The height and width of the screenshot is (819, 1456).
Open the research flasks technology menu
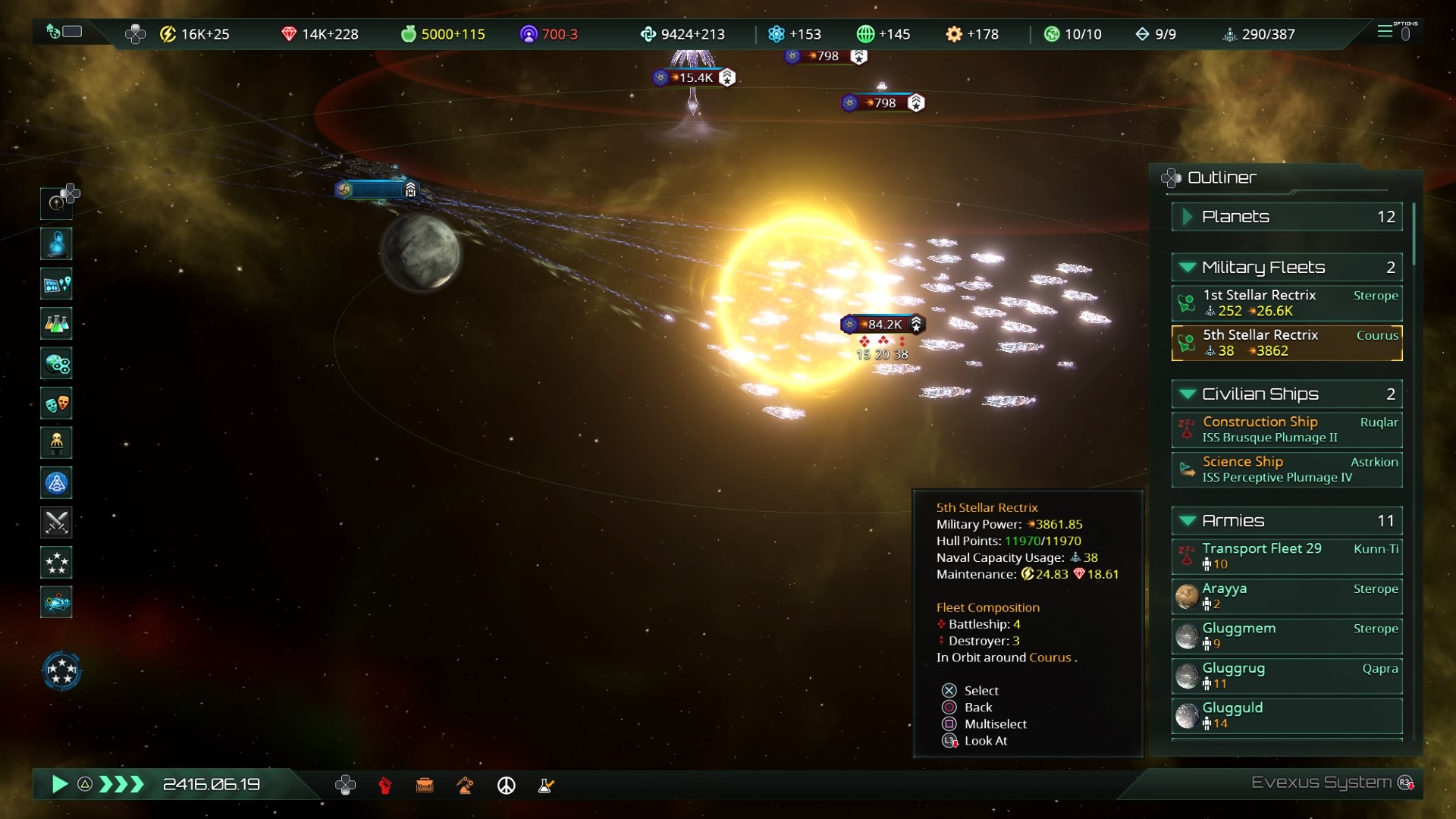(x=57, y=324)
